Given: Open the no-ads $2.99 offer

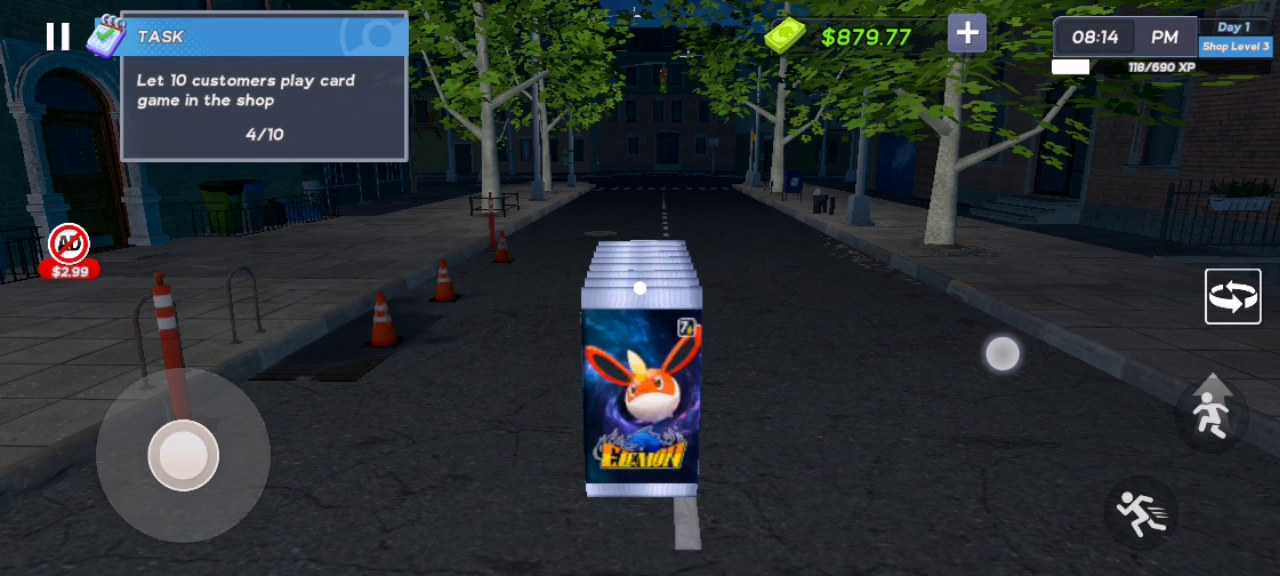Looking at the screenshot, I should point(69,252).
